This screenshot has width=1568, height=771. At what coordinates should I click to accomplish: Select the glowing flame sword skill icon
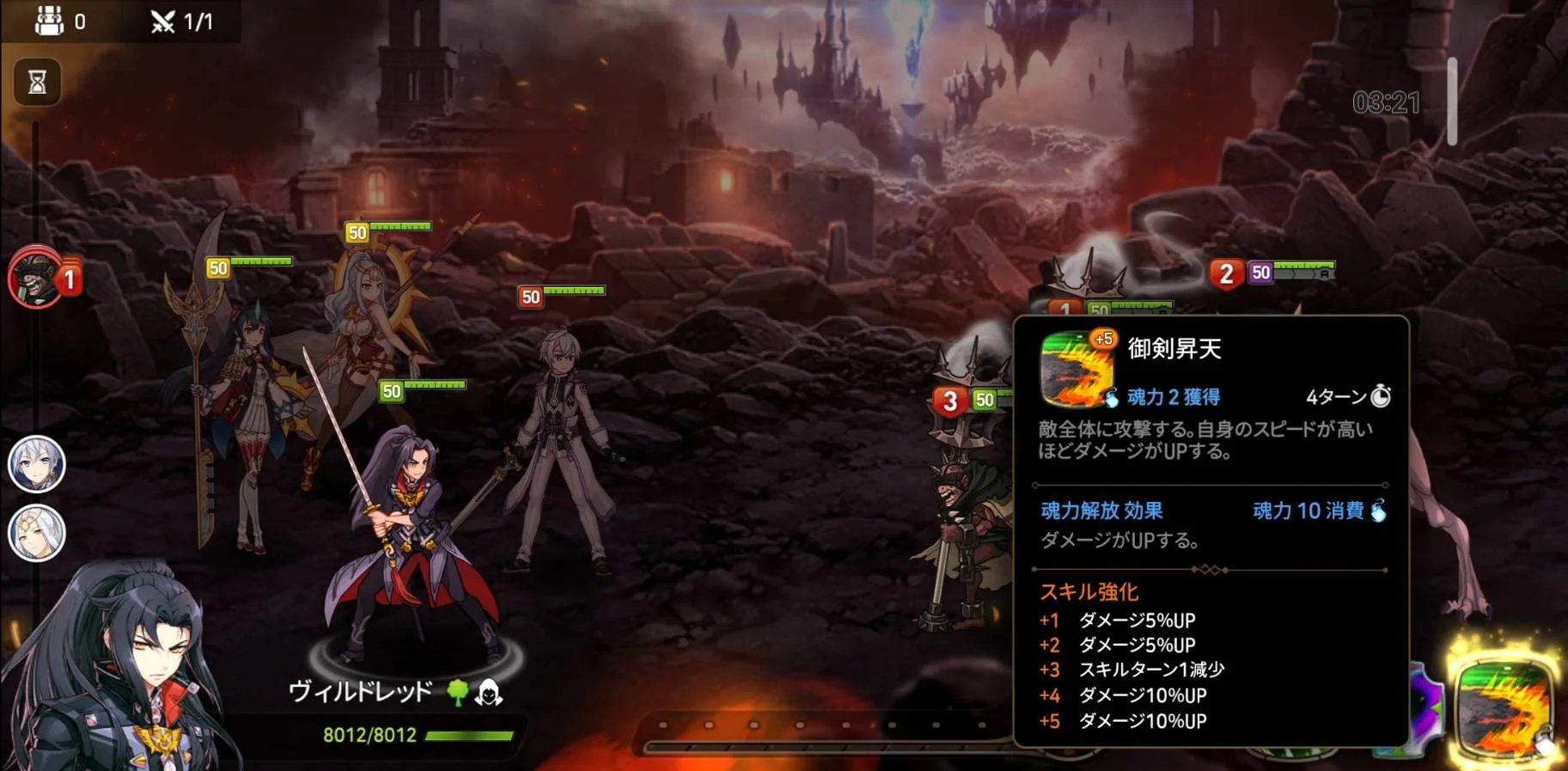tap(1504, 707)
